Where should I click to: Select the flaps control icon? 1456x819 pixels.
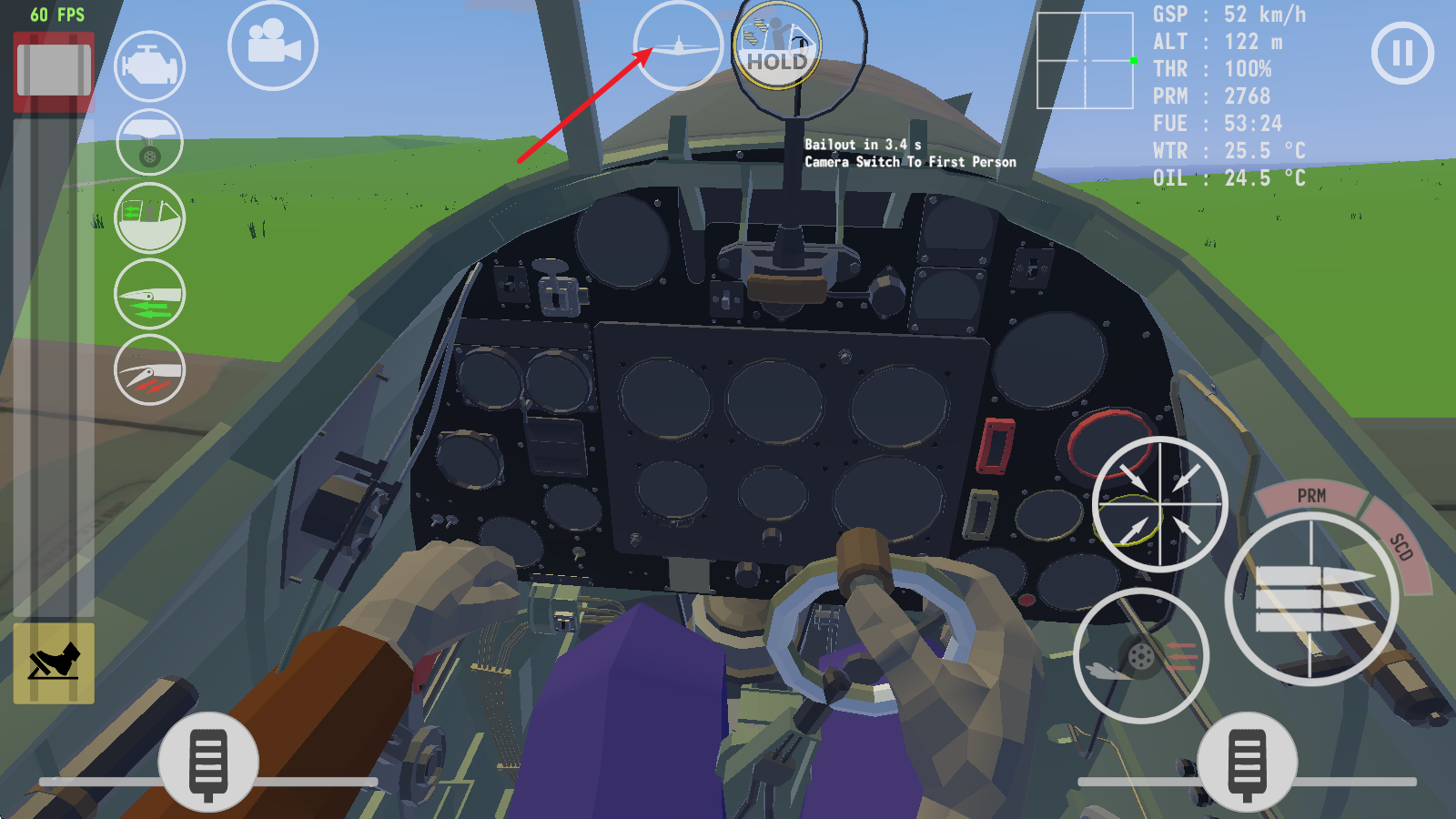(x=148, y=291)
